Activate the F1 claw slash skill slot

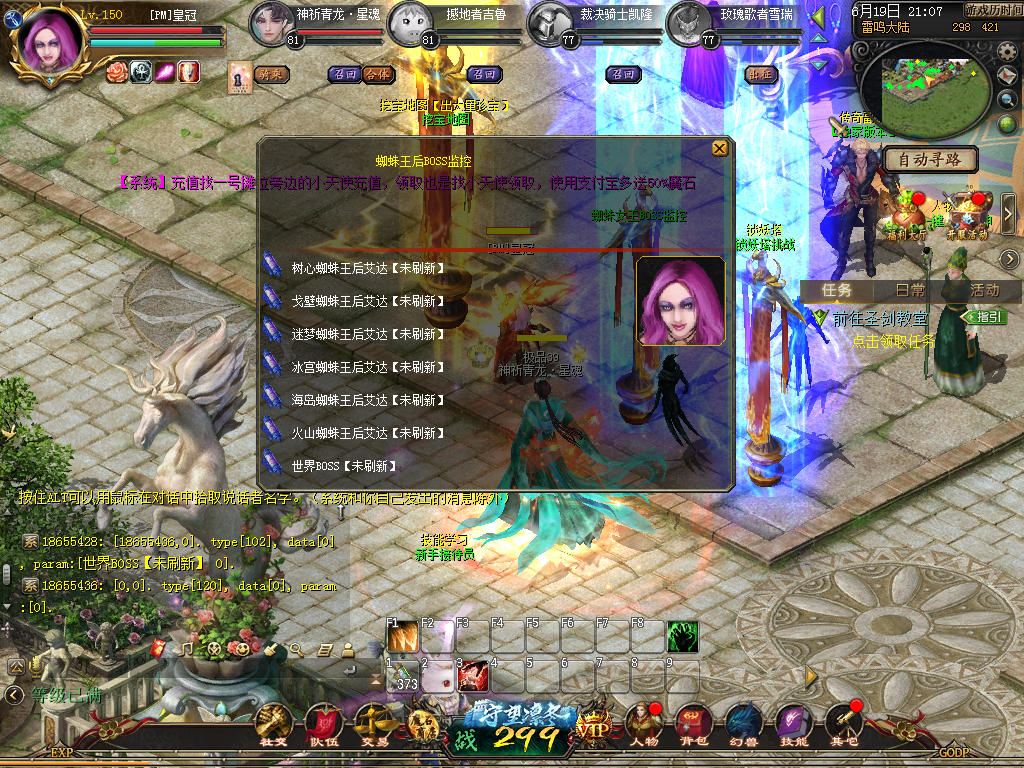[x=403, y=637]
